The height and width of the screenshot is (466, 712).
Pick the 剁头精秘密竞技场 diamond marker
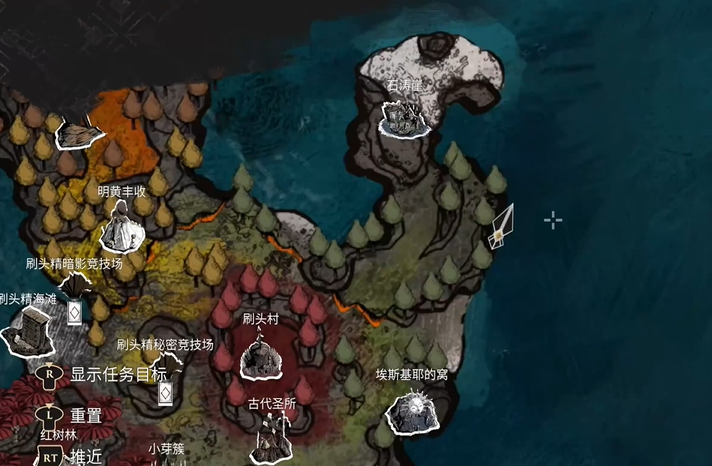(x=166, y=392)
